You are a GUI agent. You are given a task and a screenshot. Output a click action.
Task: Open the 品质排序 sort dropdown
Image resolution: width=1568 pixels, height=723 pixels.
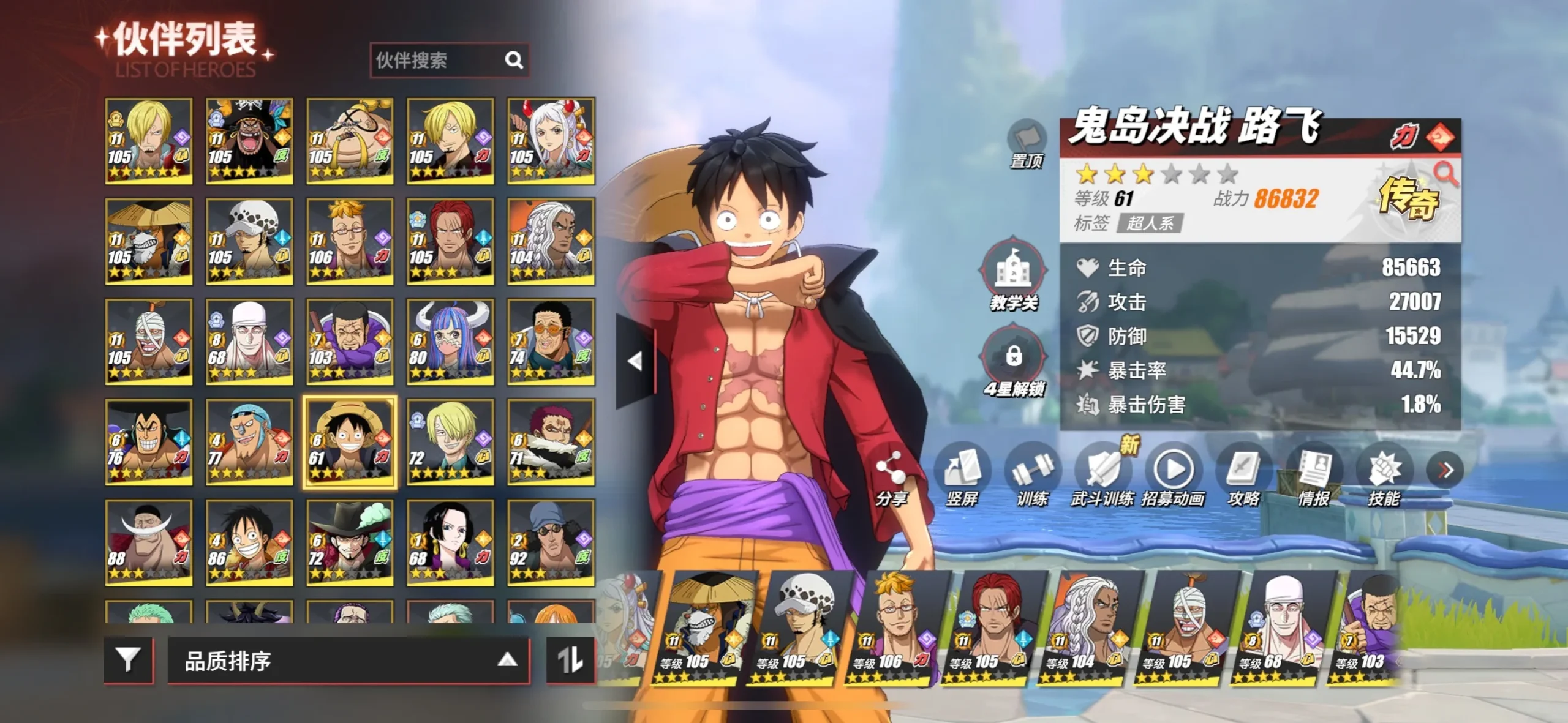348,661
